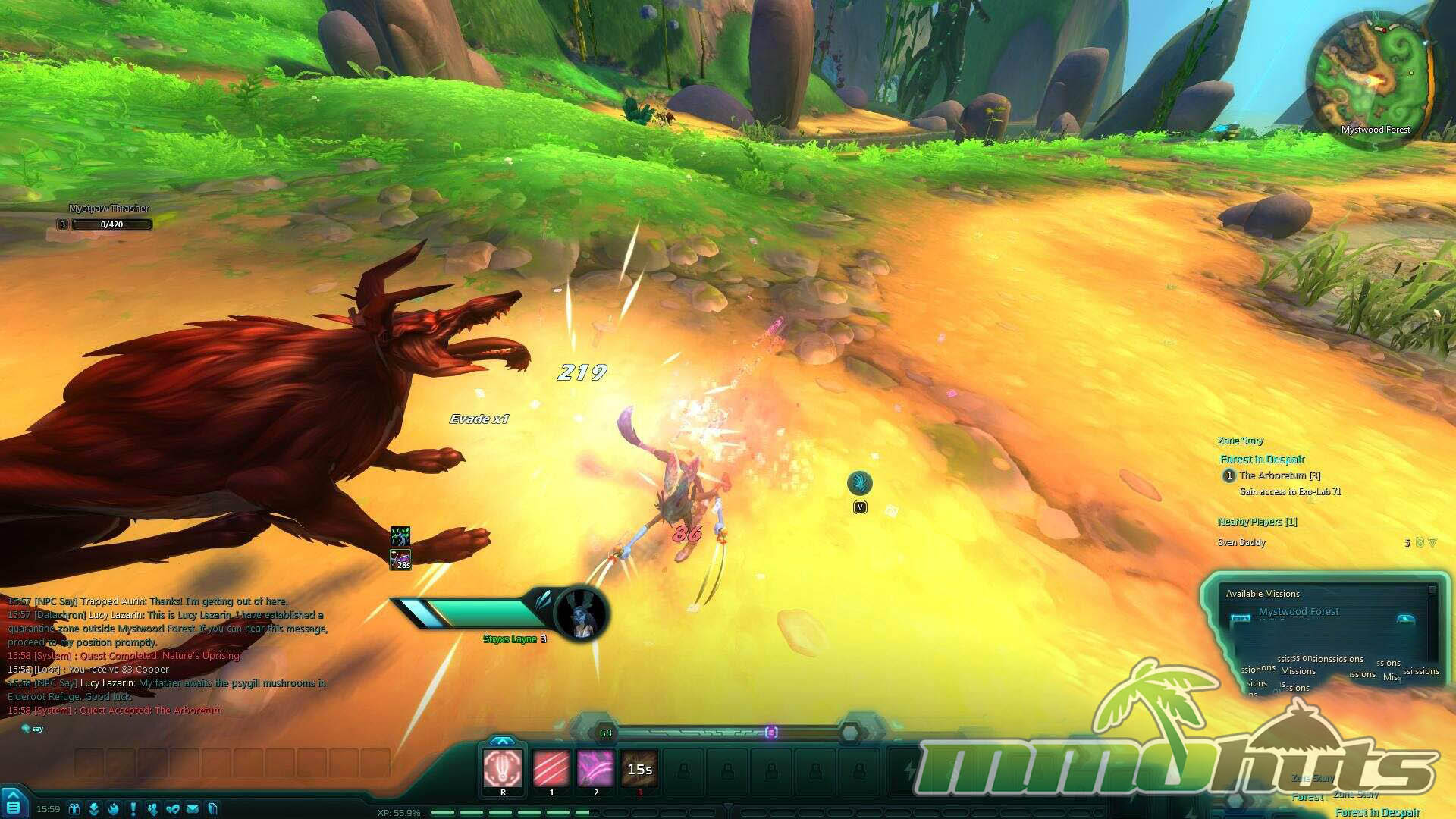Open the gift box icon in the toolbar
Screen dimensions: 1456x819
pos(74,809)
